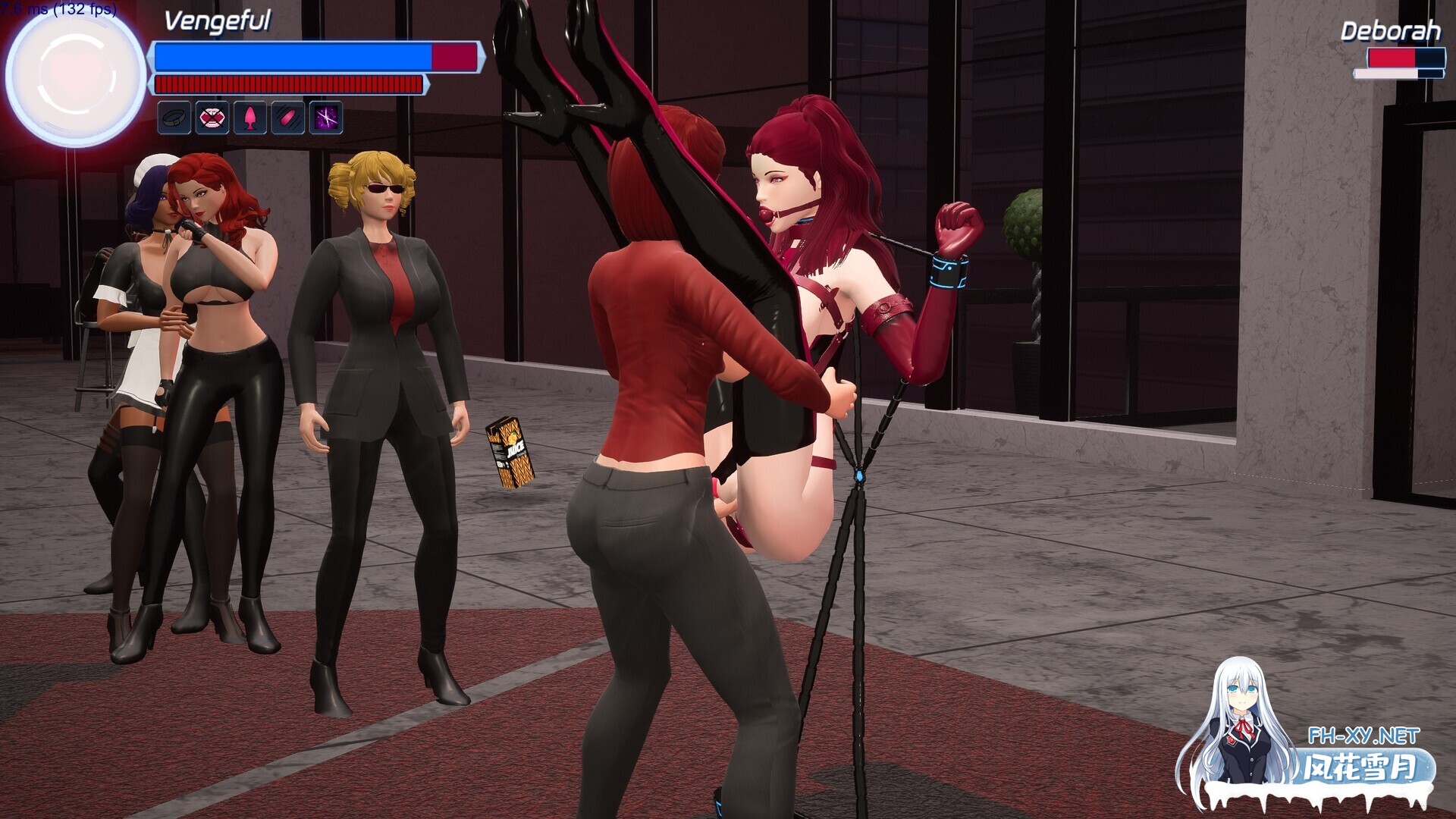
Task: Select the Vengeful nameplate
Action: [x=218, y=23]
